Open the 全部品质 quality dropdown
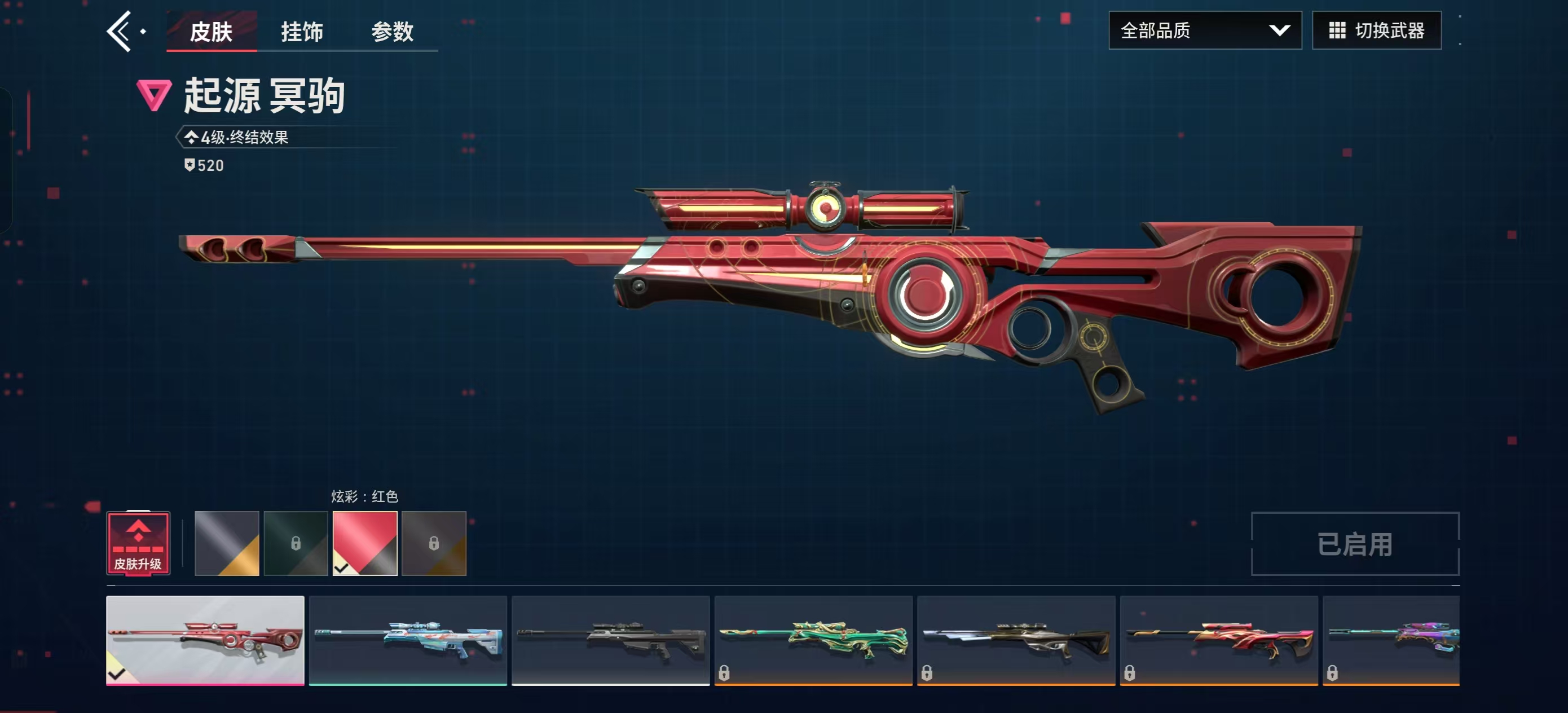The width and height of the screenshot is (1568, 713). pos(1204,30)
